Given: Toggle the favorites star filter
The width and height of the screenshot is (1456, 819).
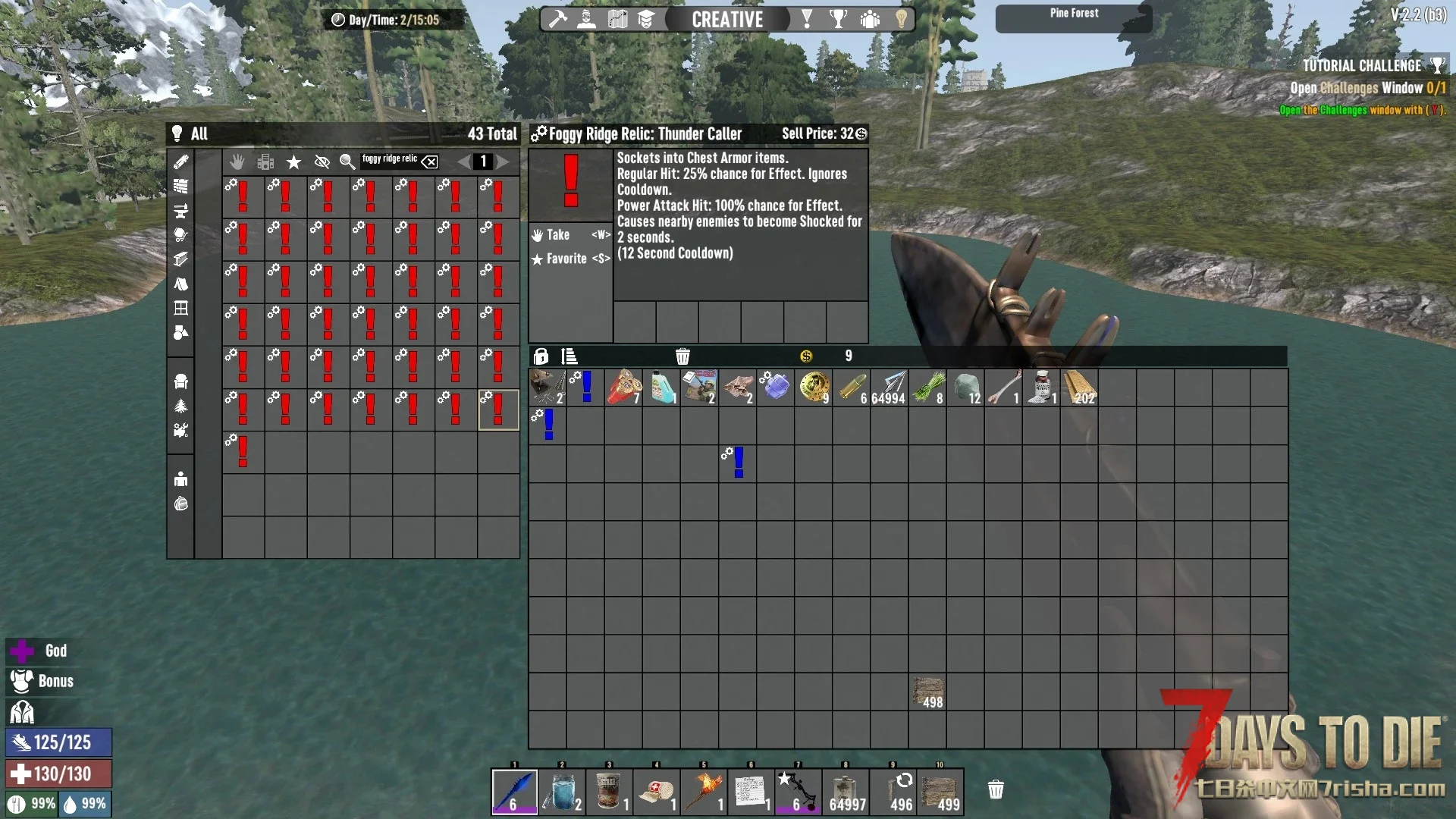Looking at the screenshot, I should pyautogui.click(x=293, y=162).
